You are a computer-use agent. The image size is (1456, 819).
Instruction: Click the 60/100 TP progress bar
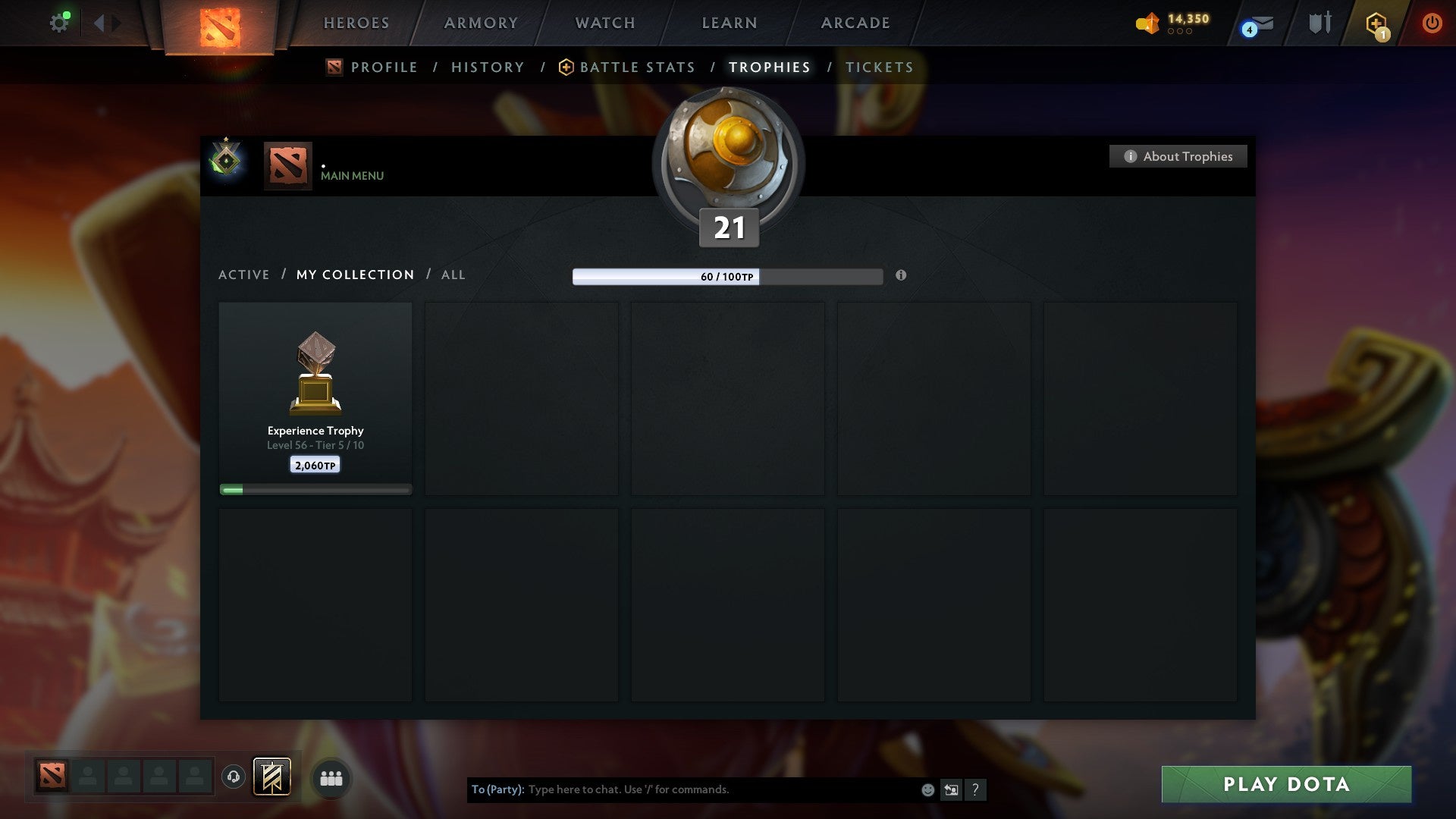[x=728, y=278]
